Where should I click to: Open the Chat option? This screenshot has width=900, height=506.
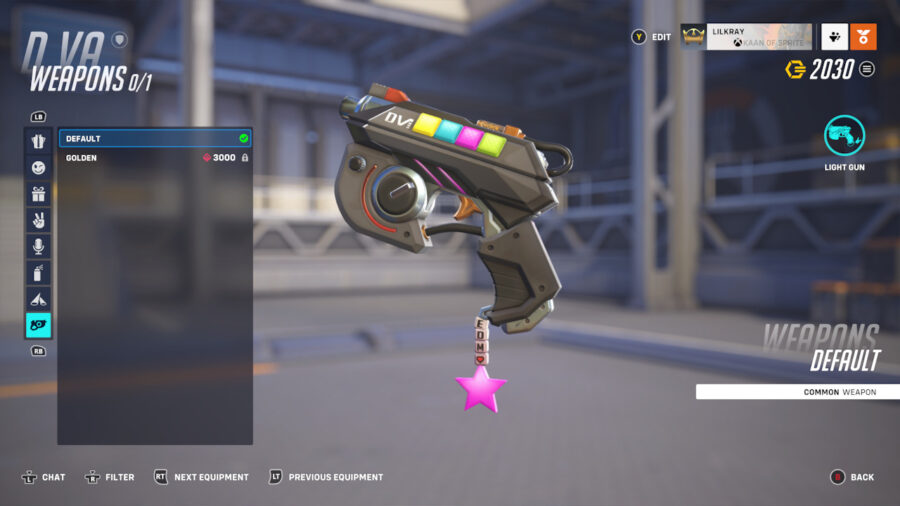(44, 477)
